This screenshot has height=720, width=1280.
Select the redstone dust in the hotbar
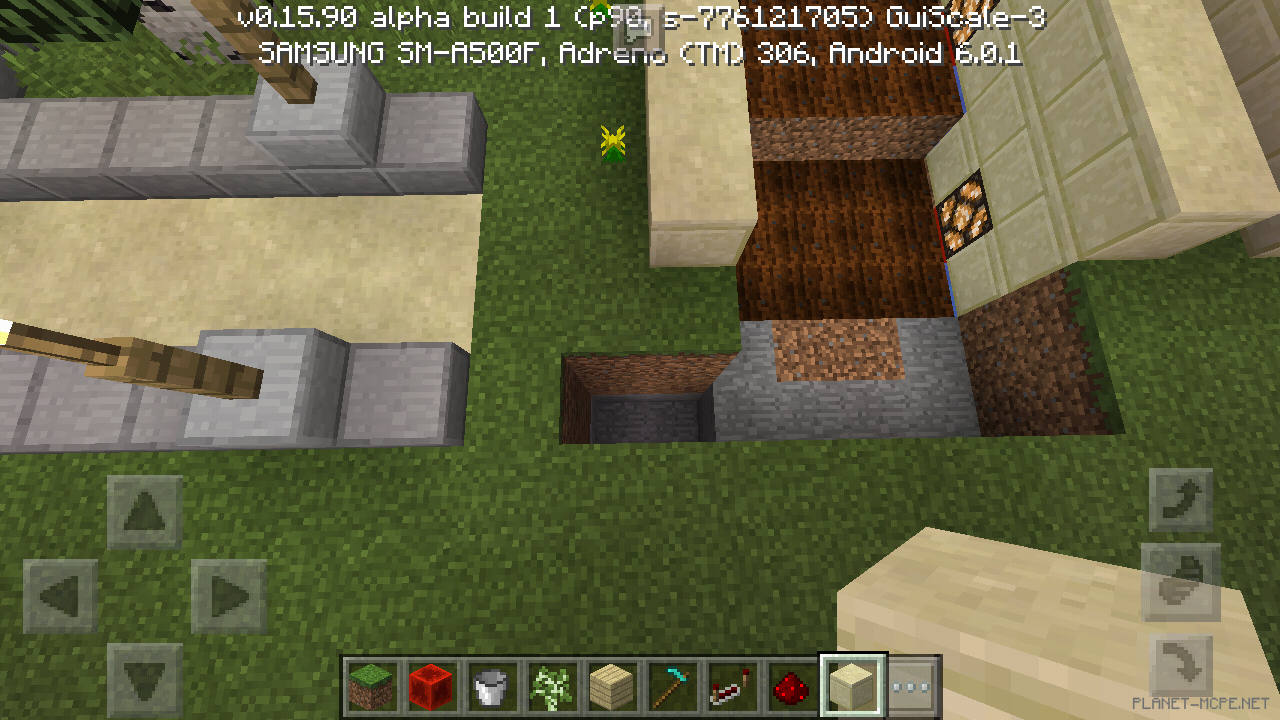pos(791,685)
